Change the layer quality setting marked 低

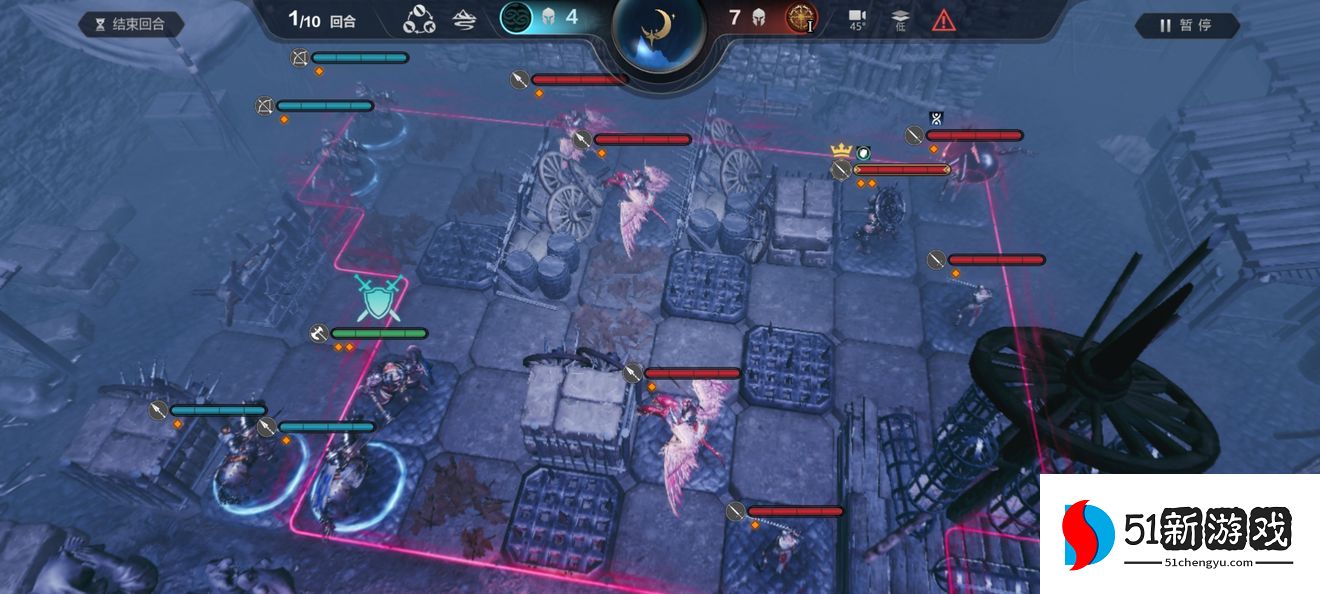[x=900, y=19]
